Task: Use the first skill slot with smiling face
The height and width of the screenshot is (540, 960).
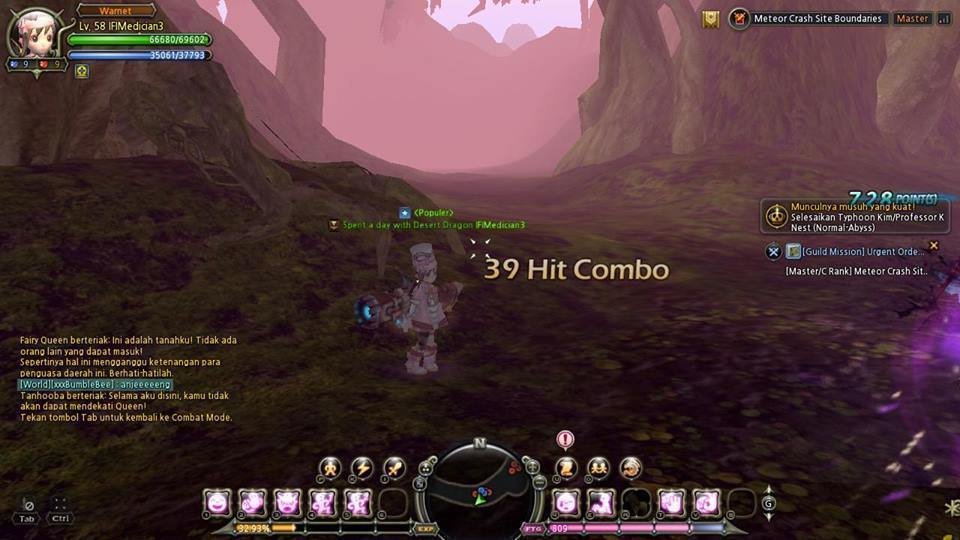Action: tap(217, 501)
